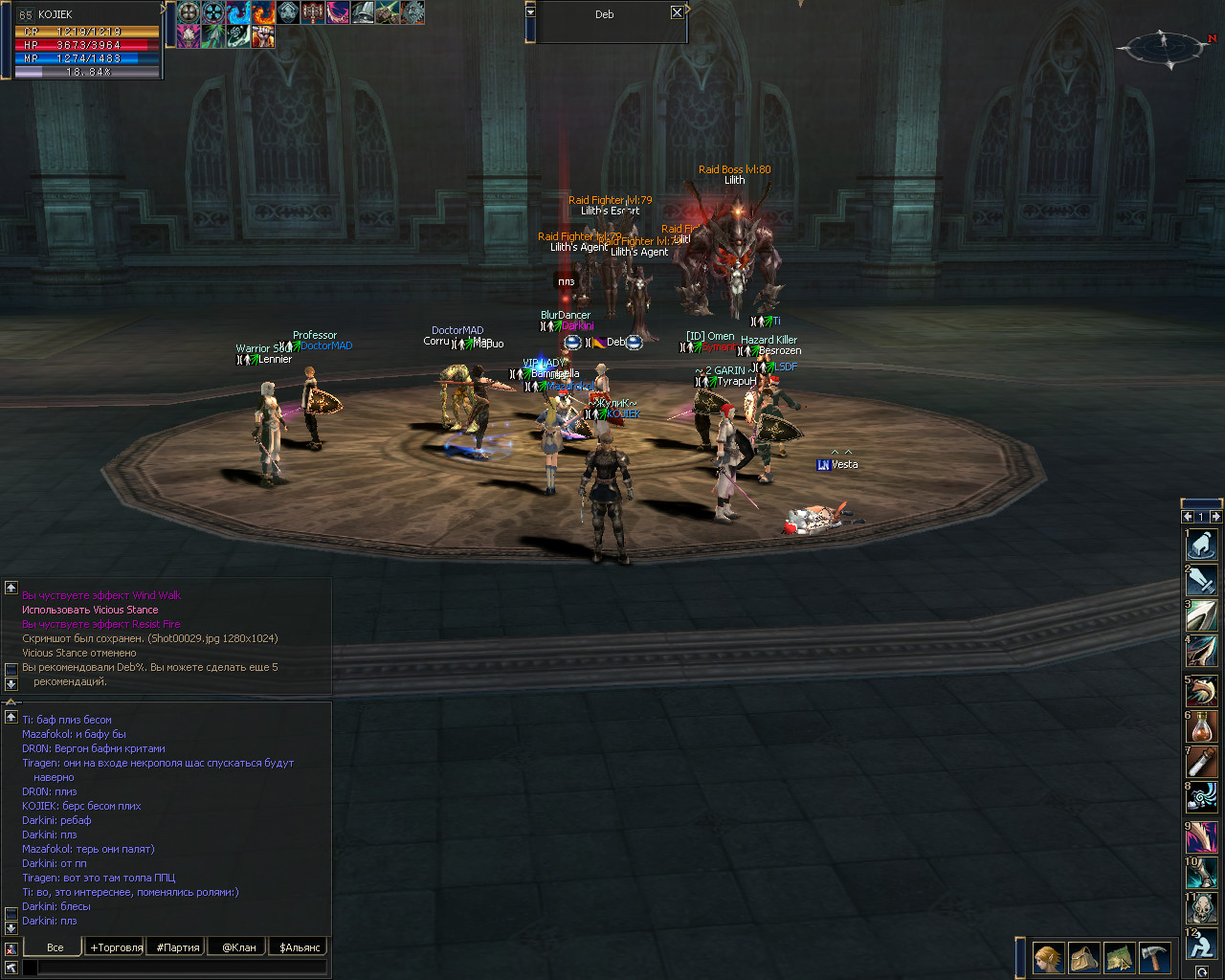The height and width of the screenshot is (980, 1225).
Task: Open the character status portrait icon
Action: point(1048,957)
